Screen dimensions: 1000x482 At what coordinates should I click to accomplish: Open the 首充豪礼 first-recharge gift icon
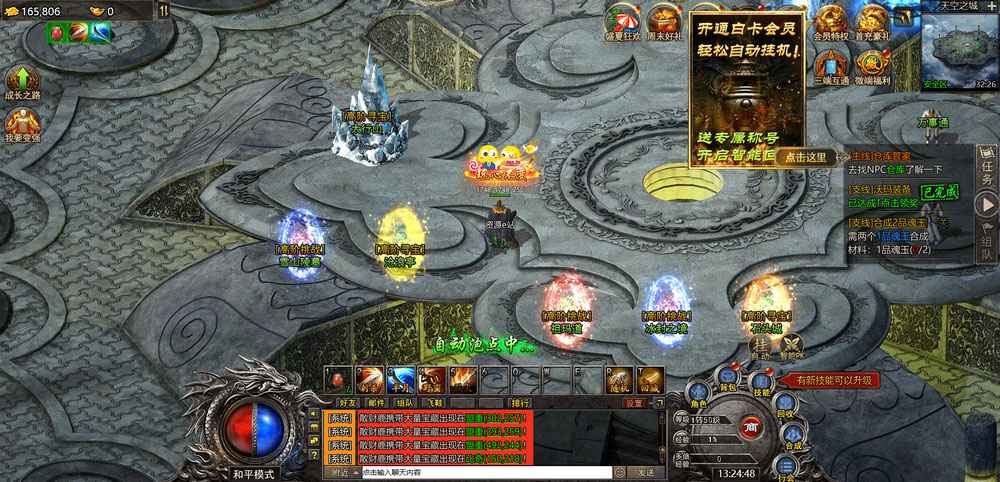[872, 20]
